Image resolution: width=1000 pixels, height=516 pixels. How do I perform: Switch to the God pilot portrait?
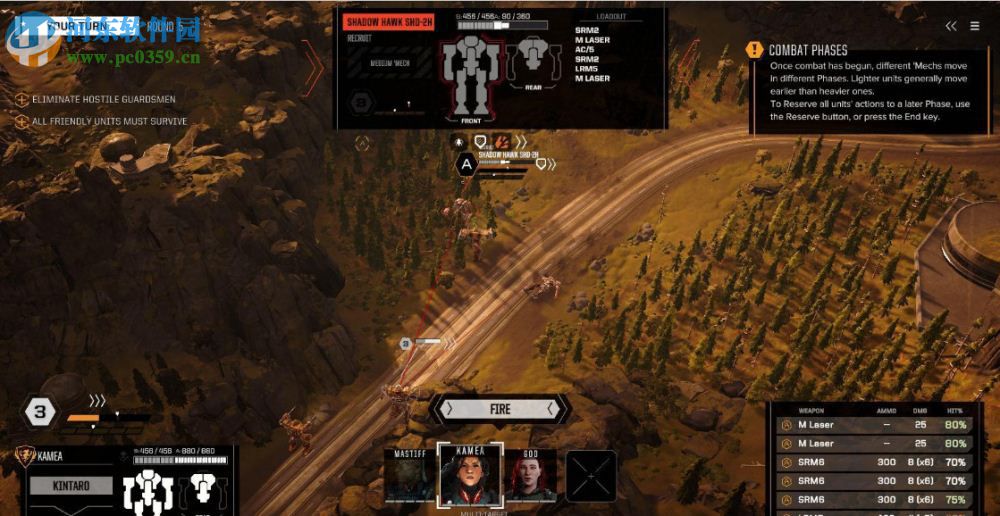click(530, 476)
